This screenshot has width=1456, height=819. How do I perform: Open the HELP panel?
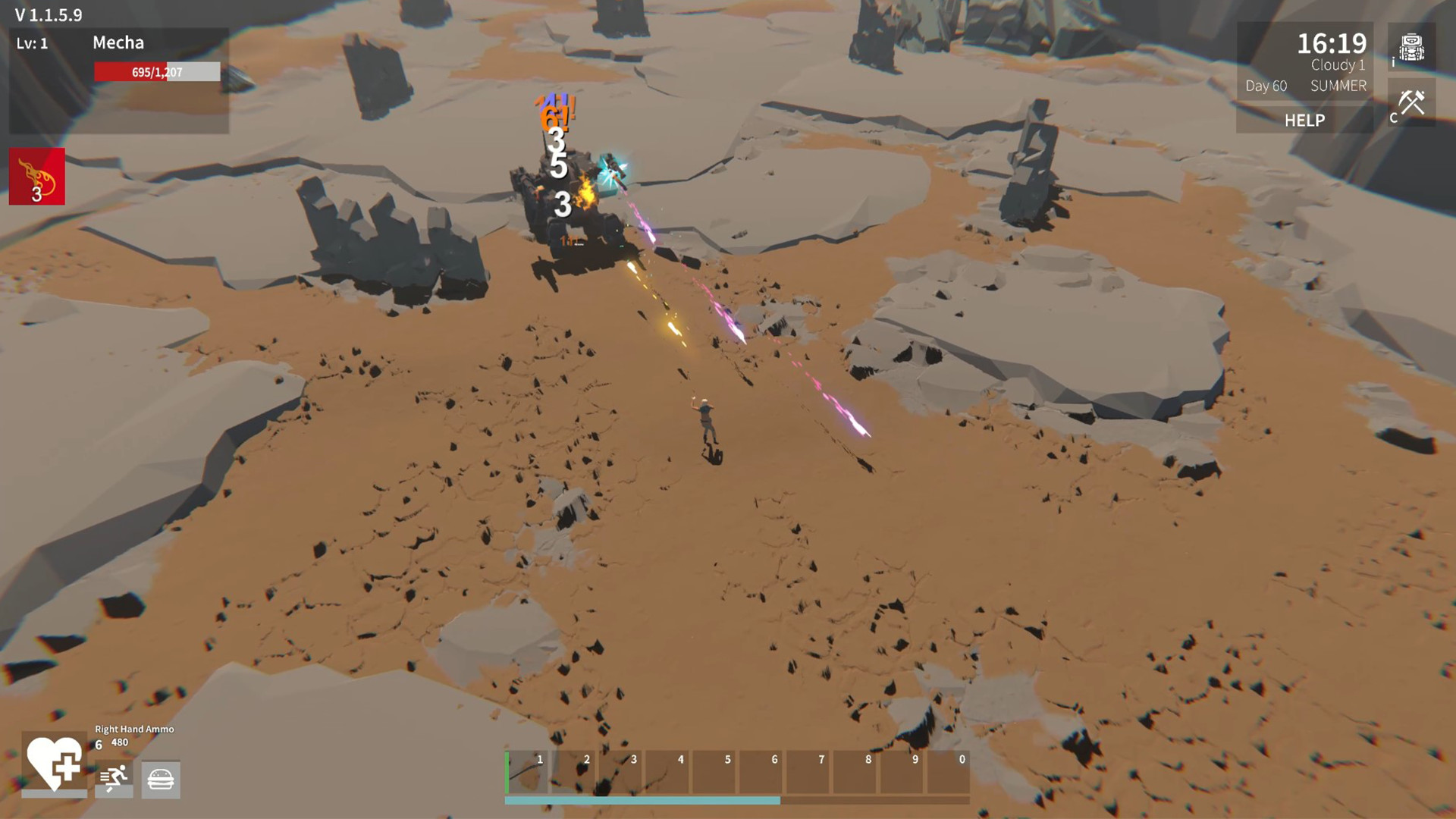1304,120
